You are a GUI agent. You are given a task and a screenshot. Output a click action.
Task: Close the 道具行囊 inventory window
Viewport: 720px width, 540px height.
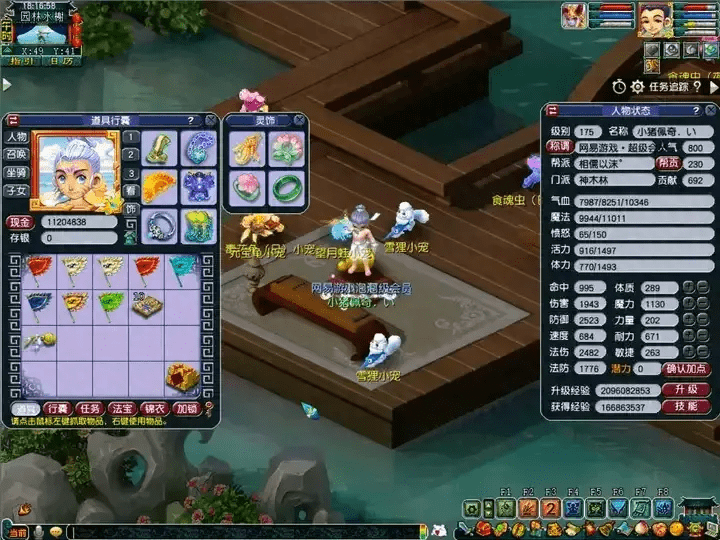[x=212, y=120]
